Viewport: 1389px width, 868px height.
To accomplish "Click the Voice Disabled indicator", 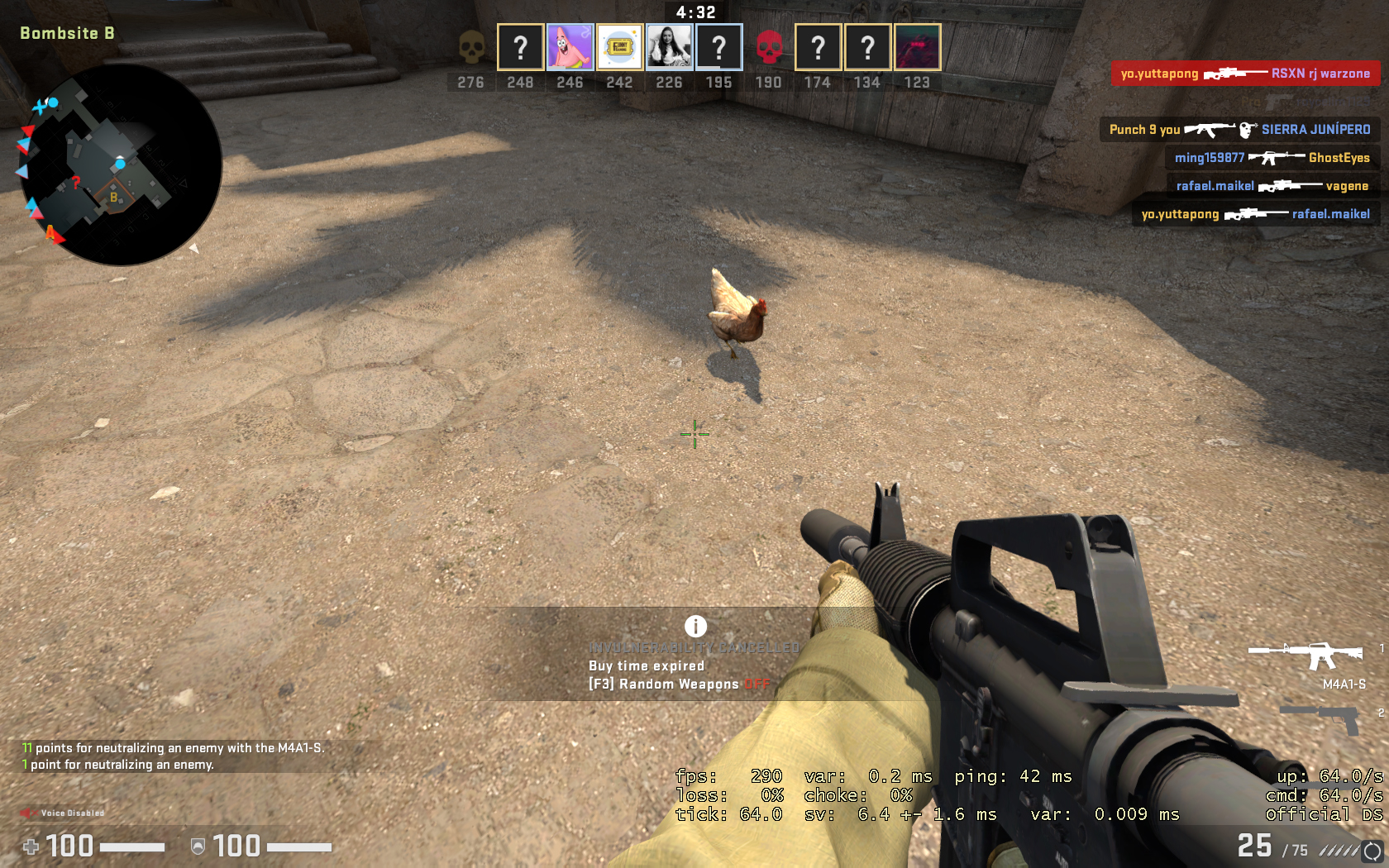I will click(x=63, y=813).
